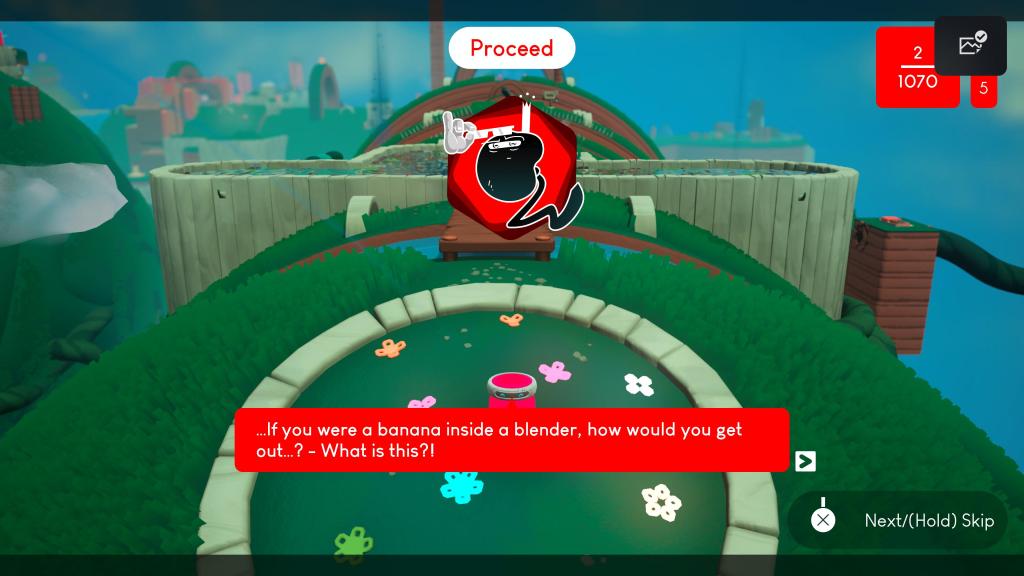
Task: Click the Proceed pill at the top
Action: 511,48
